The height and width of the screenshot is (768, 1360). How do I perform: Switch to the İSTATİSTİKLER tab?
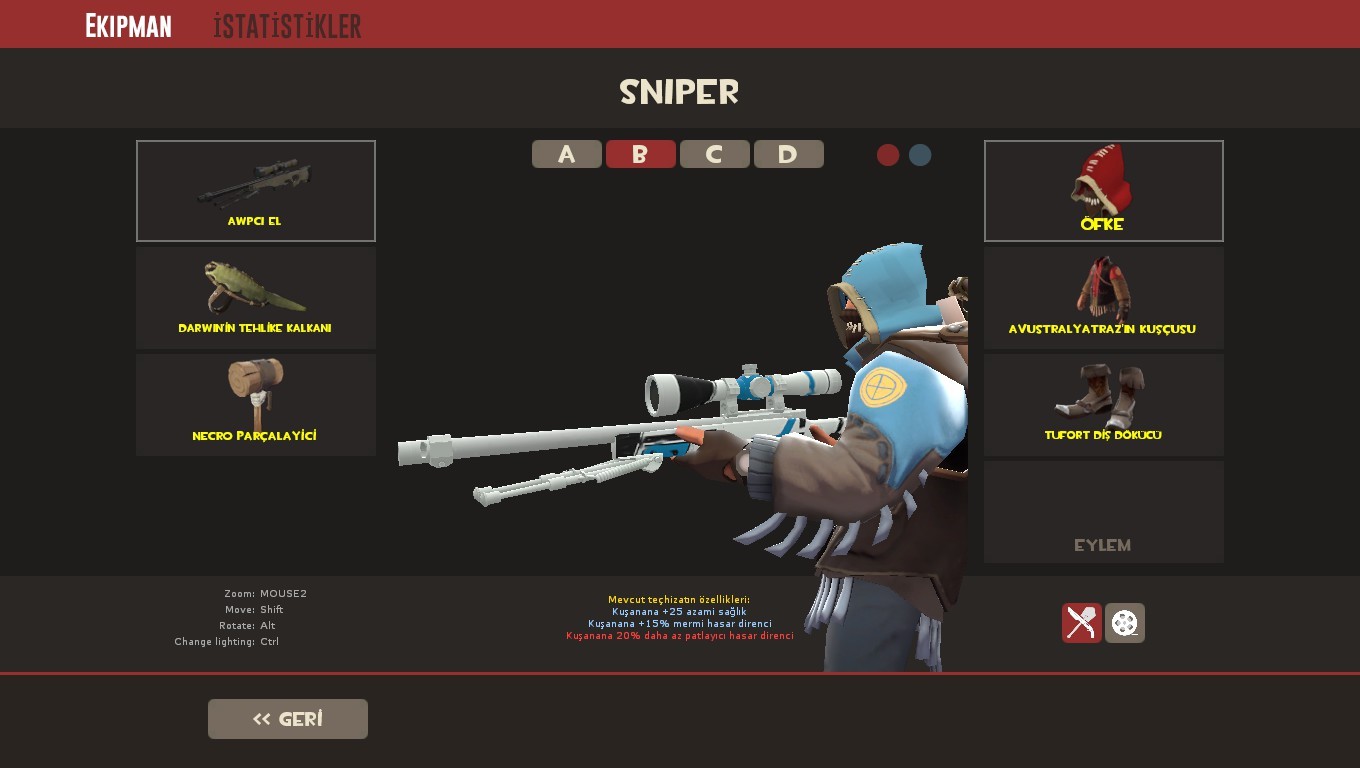point(286,27)
